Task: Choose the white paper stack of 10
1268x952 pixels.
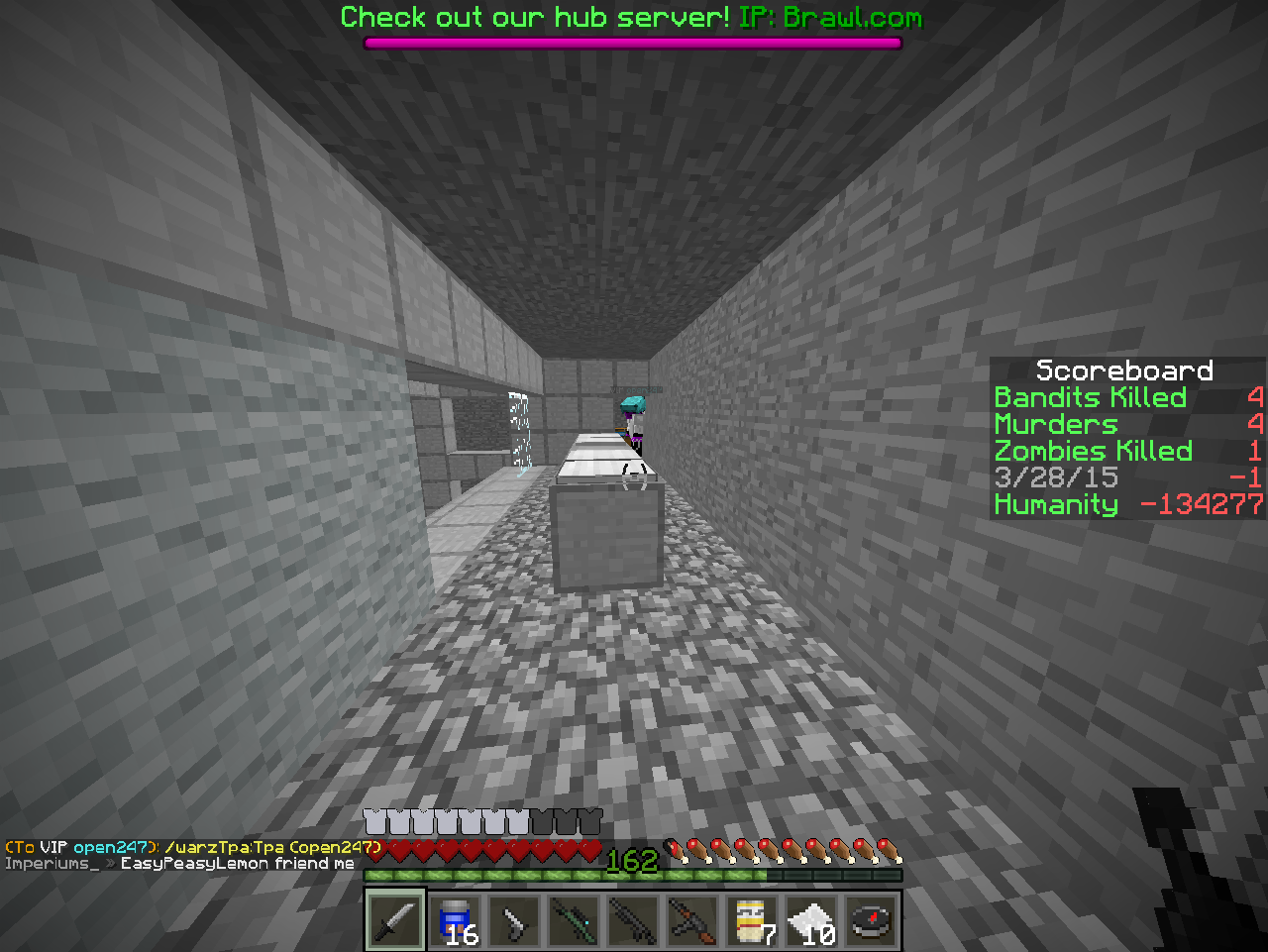Action: coord(812,920)
